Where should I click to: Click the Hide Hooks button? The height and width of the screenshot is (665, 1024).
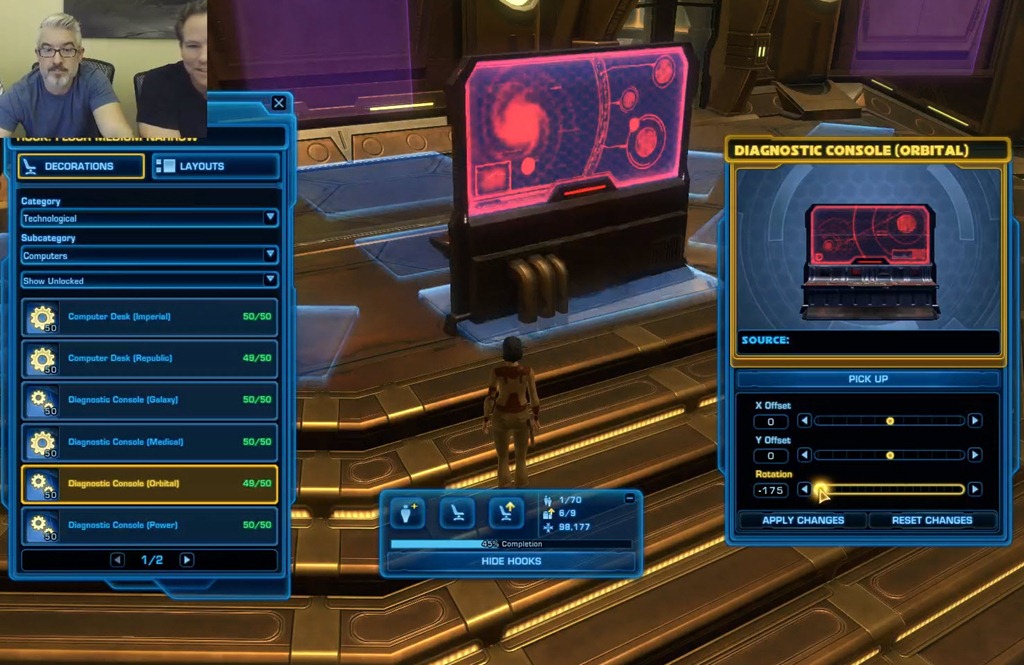pyautogui.click(x=511, y=561)
